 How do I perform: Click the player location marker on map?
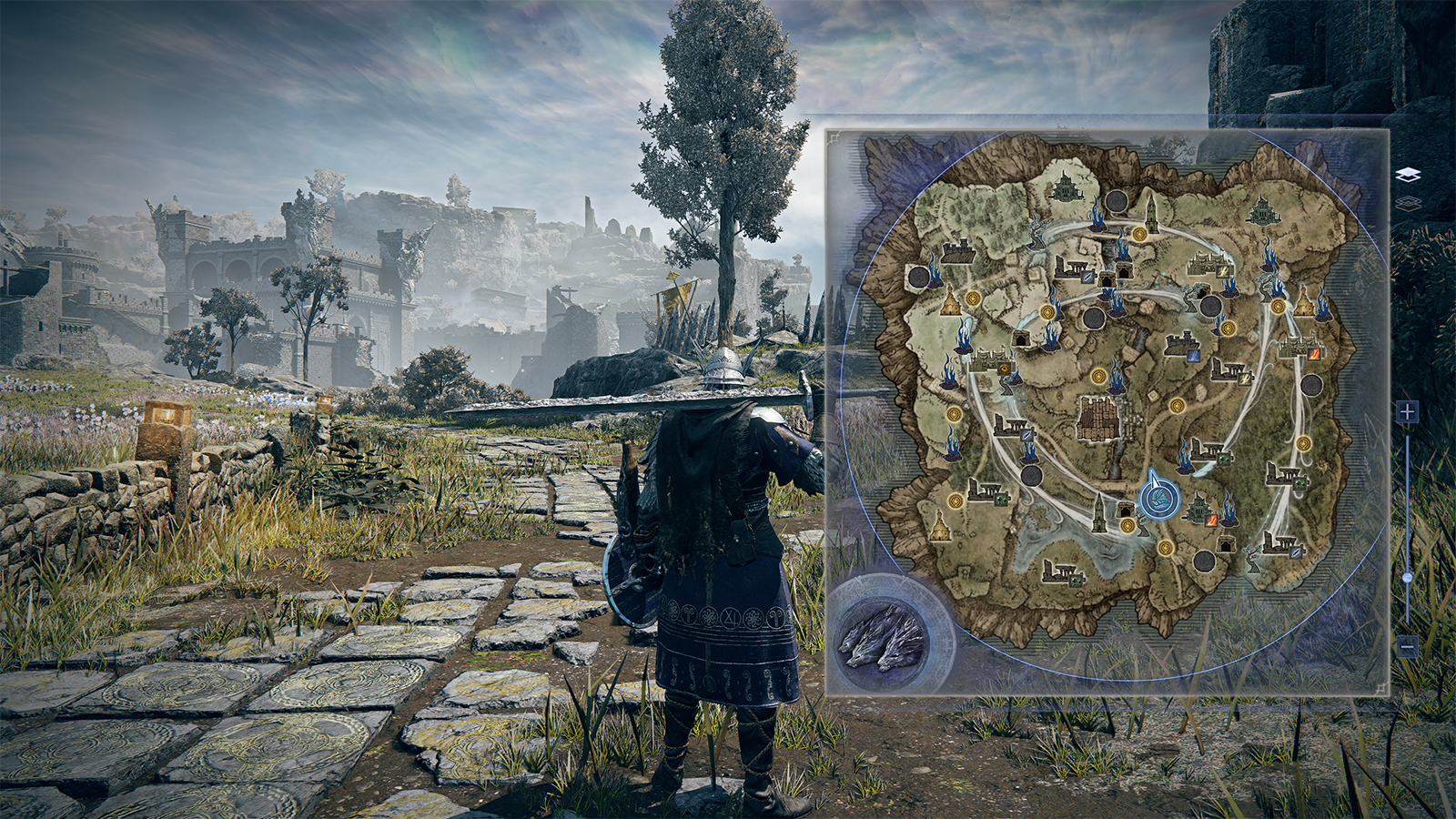1159,499
